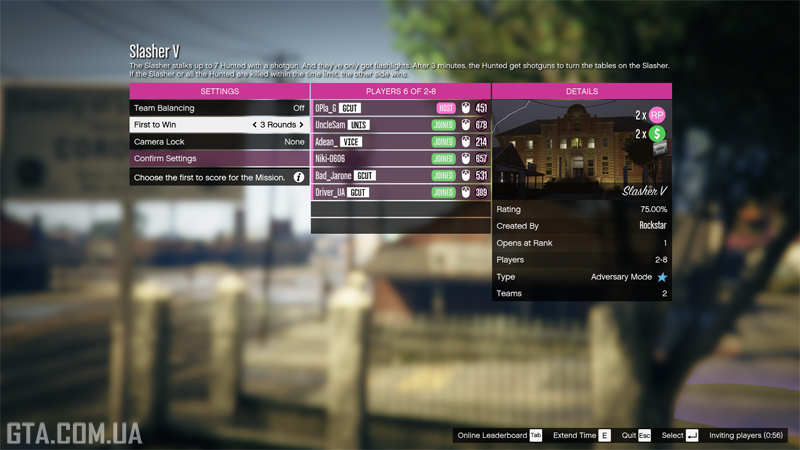Choose Confirm Settings to start
Image resolution: width=800 pixels, height=450 pixels.
[x=219, y=159]
